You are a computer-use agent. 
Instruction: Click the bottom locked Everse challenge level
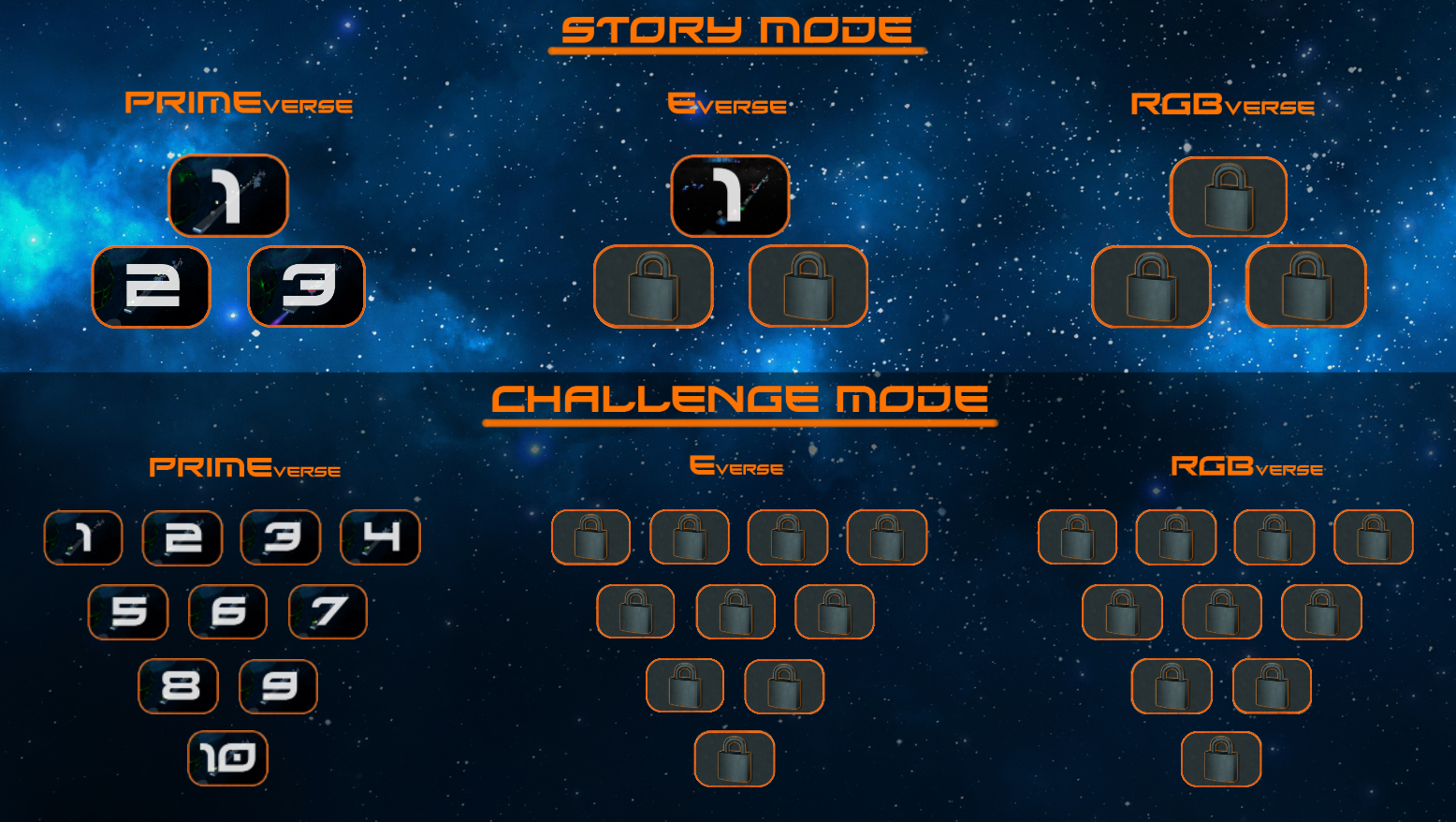(735, 759)
